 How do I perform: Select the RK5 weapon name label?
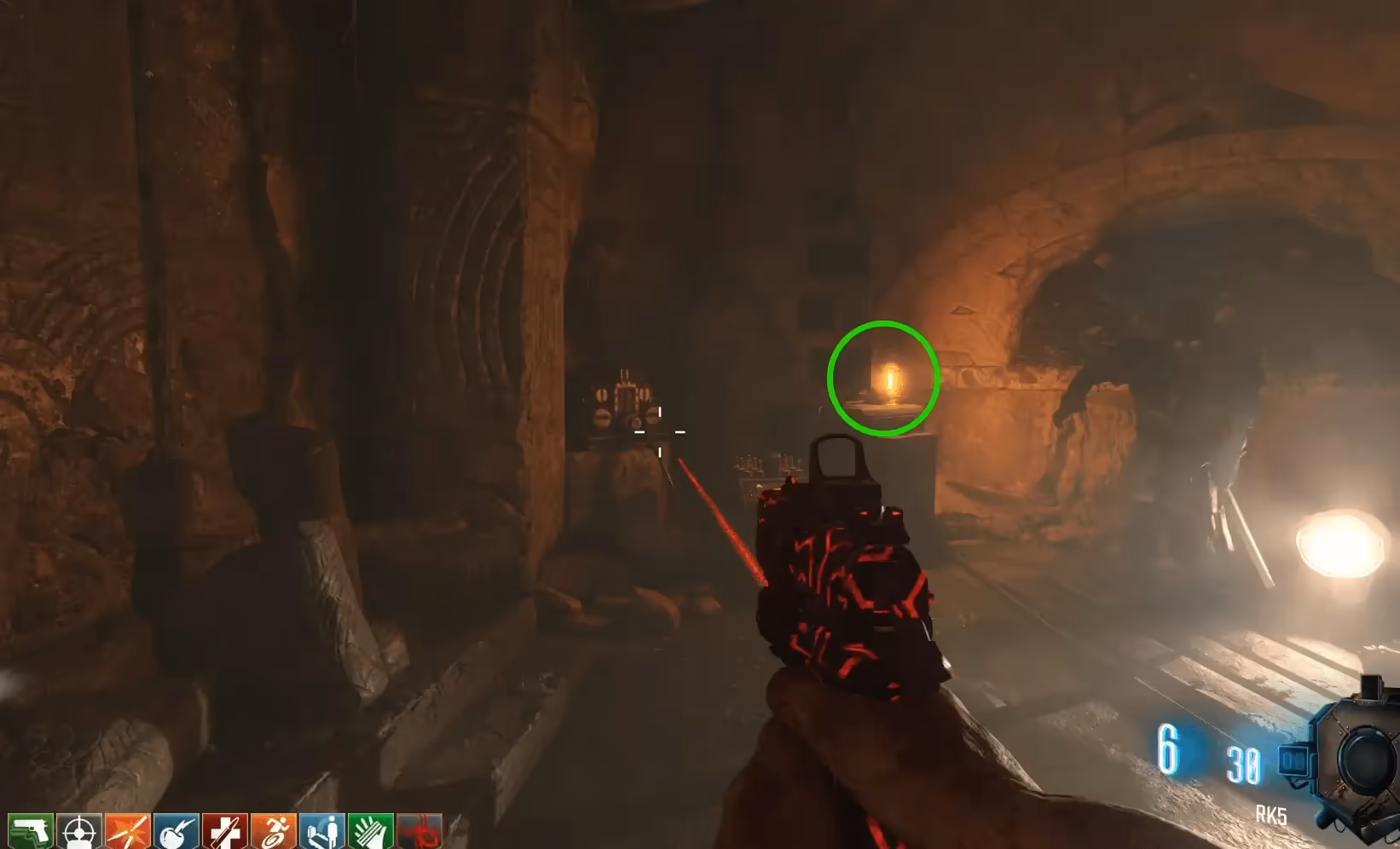1270,816
